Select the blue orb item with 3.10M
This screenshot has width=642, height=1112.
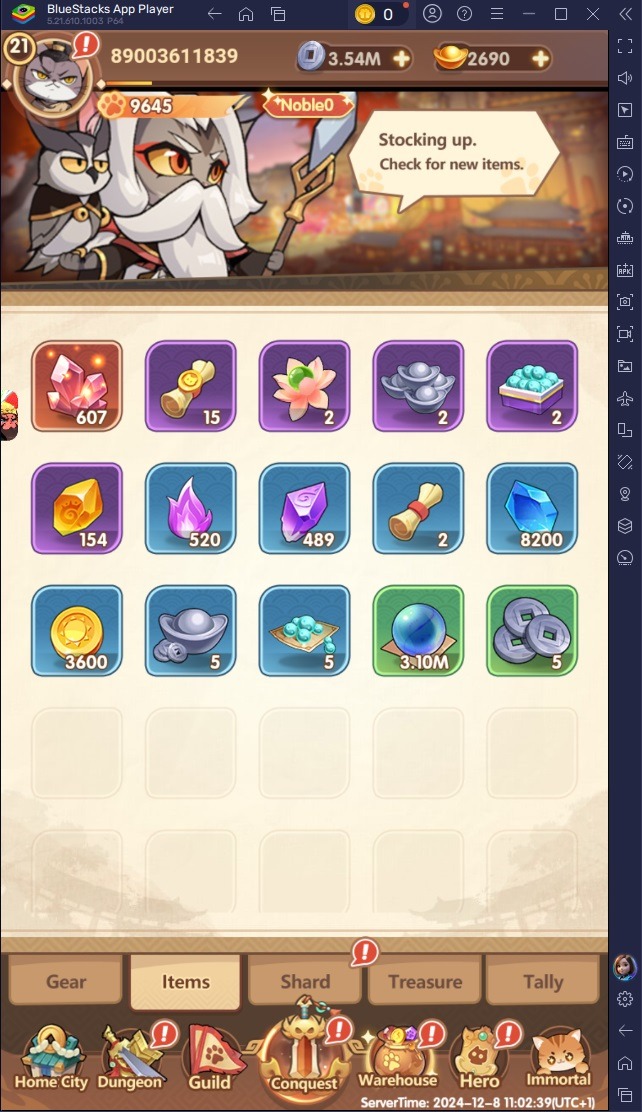tap(418, 631)
